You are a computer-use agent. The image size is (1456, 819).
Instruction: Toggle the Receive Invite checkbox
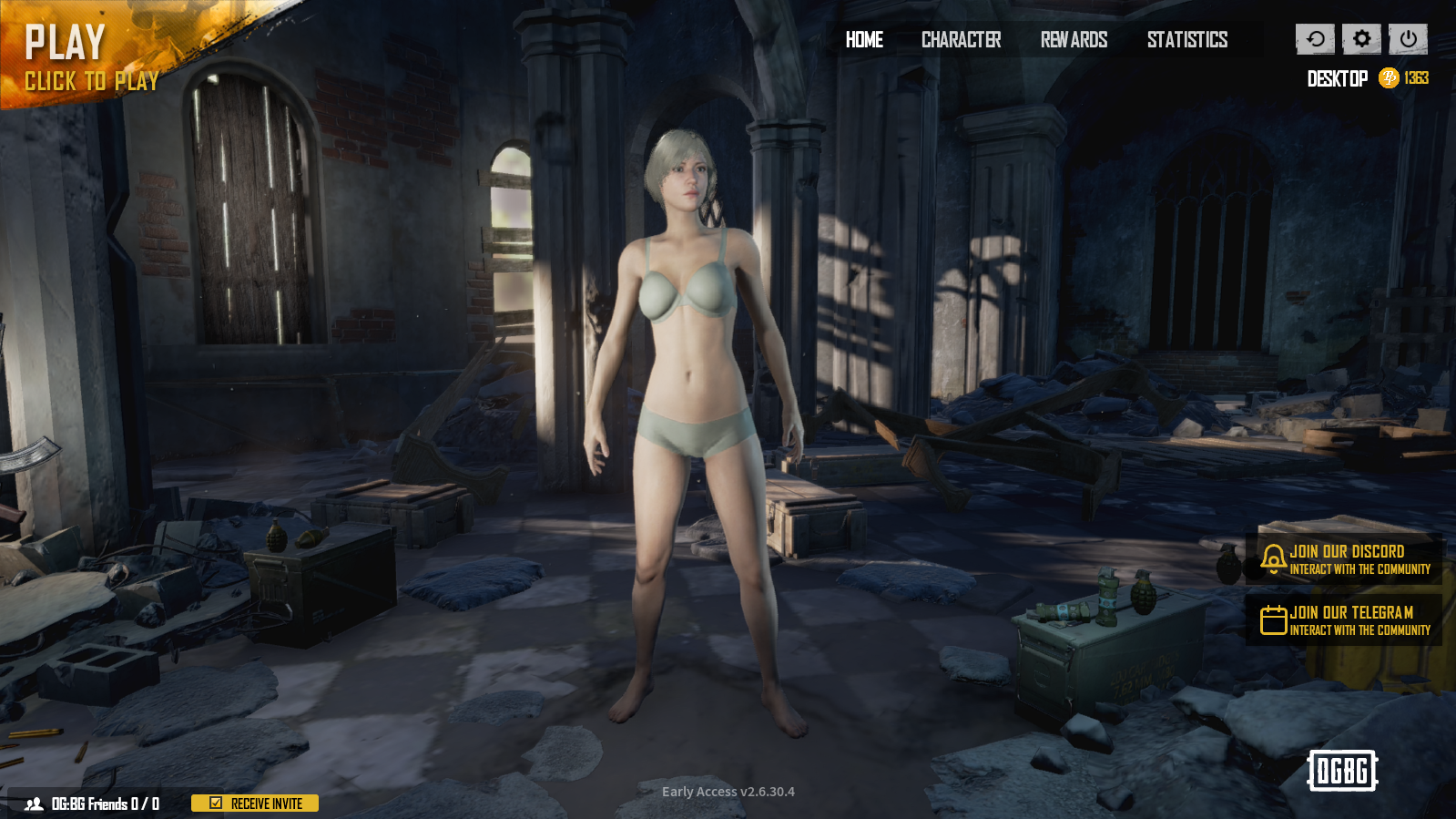pyautogui.click(x=214, y=804)
